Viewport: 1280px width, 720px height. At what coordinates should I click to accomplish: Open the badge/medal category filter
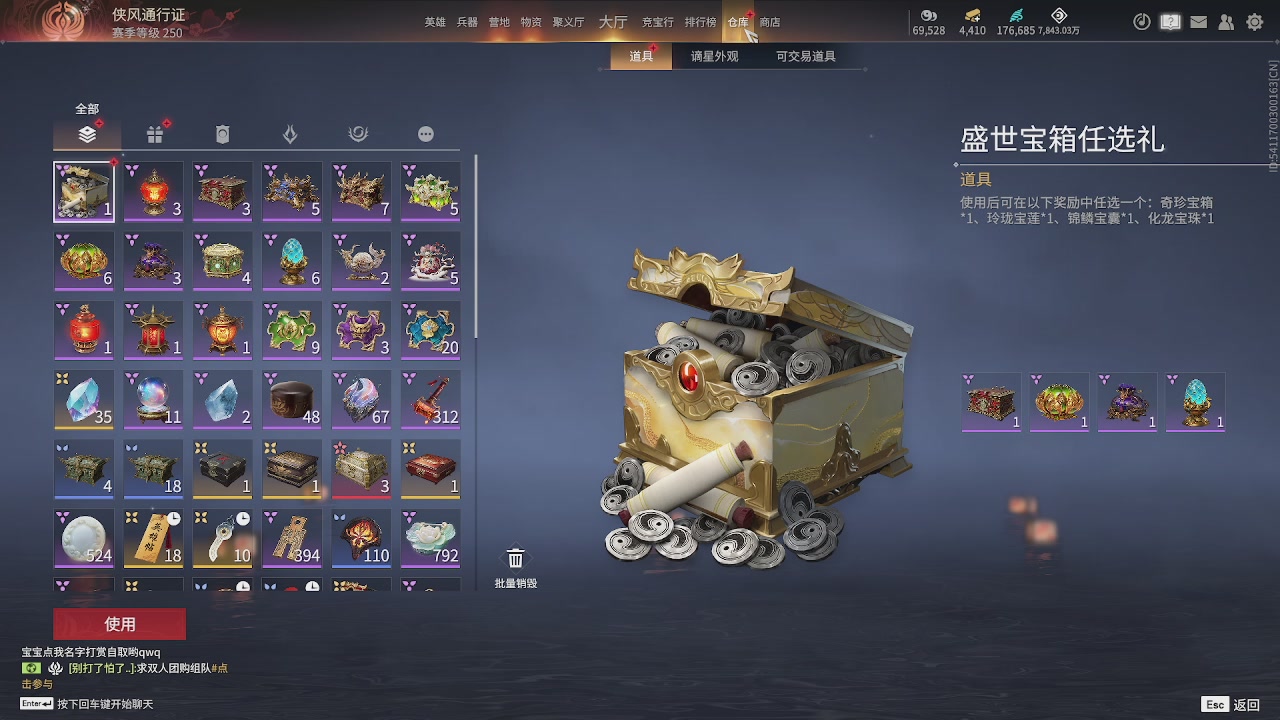[223, 133]
